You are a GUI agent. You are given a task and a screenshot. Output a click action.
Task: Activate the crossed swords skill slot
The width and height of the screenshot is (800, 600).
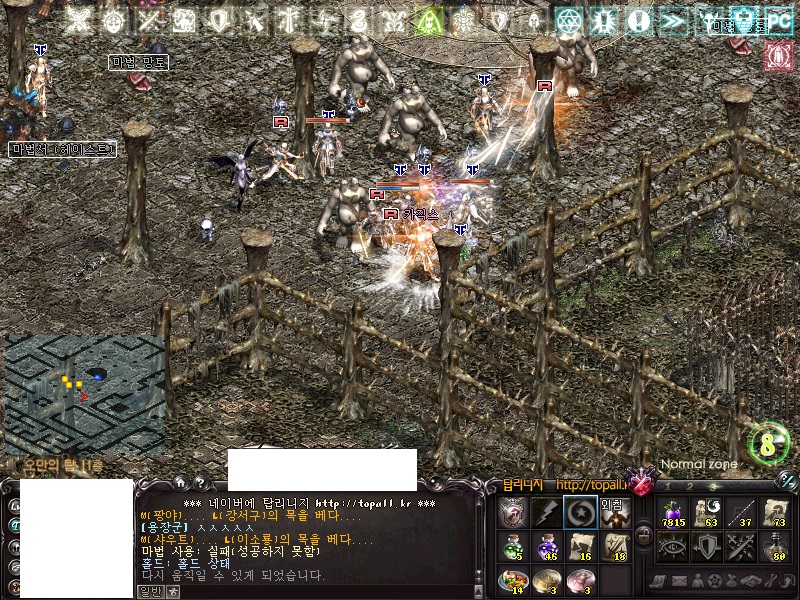pyautogui.click(x=740, y=546)
